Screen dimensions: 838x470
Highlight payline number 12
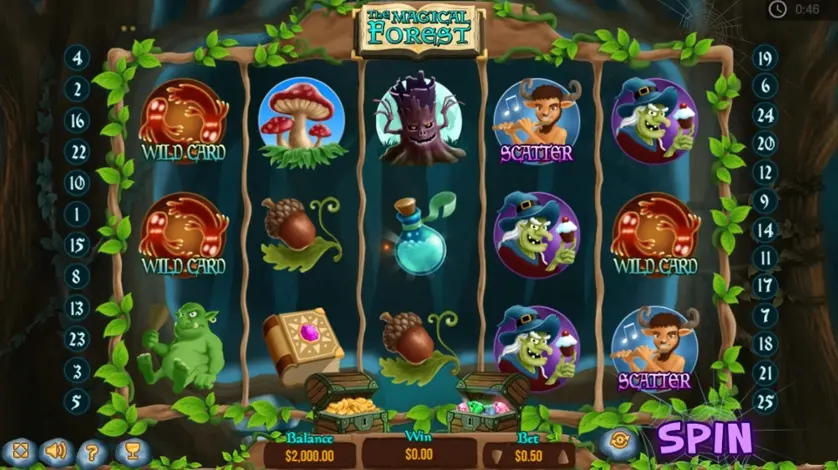pyautogui.click(x=765, y=171)
